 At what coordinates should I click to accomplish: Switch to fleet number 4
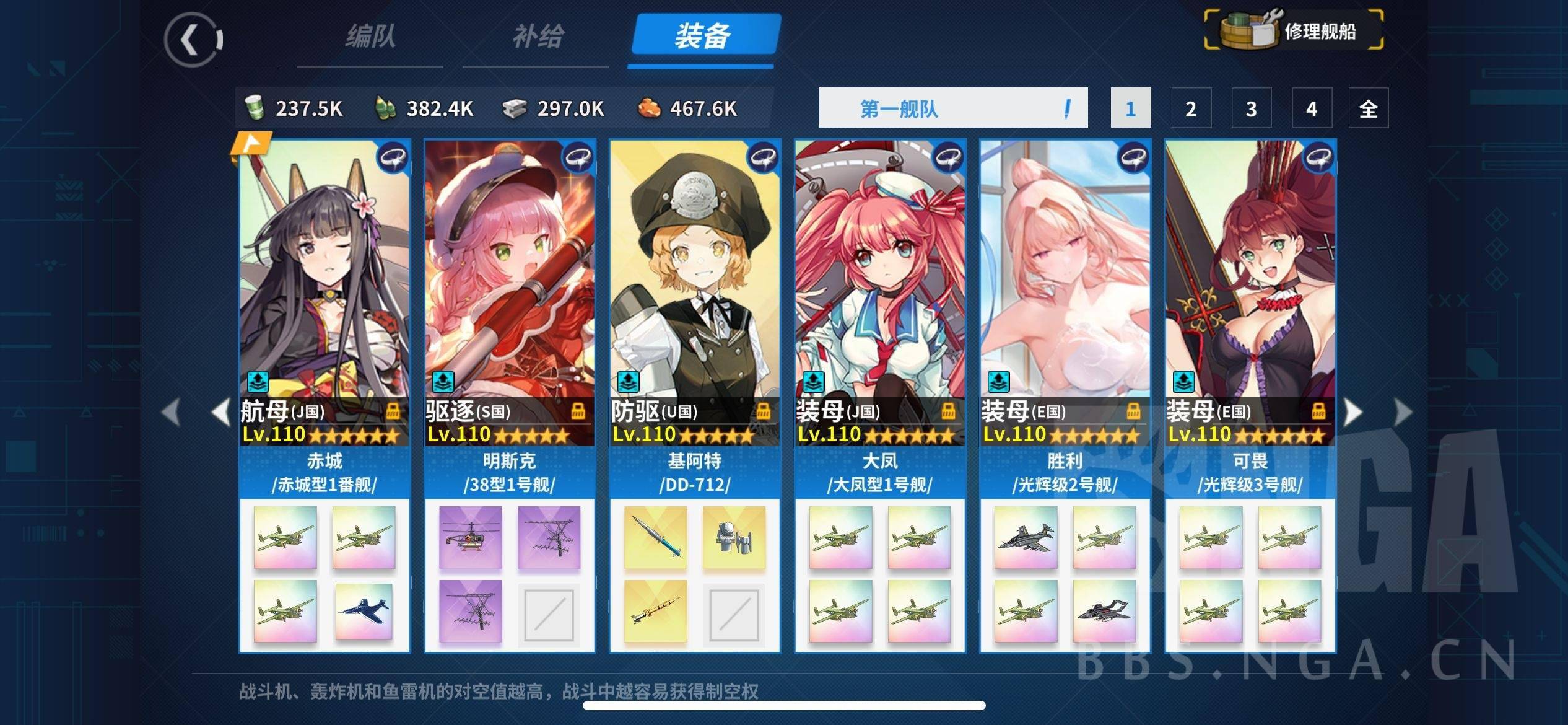click(x=1311, y=108)
